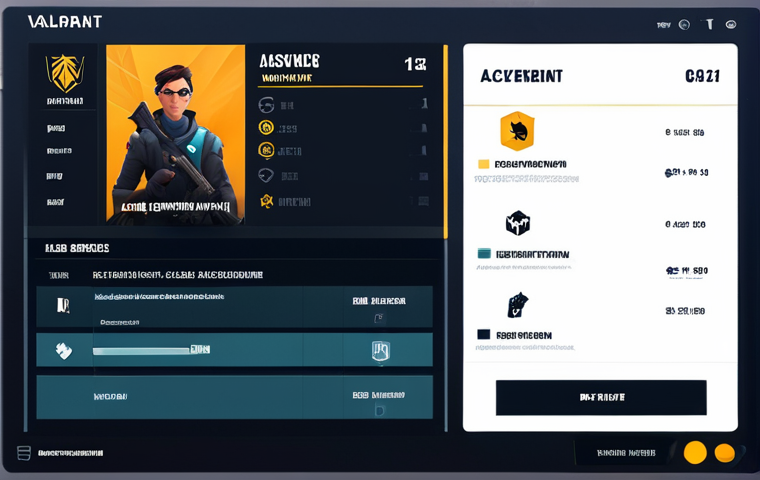Click the yellow star-shaped icon in the stats list
The width and height of the screenshot is (760, 480).
(266, 201)
